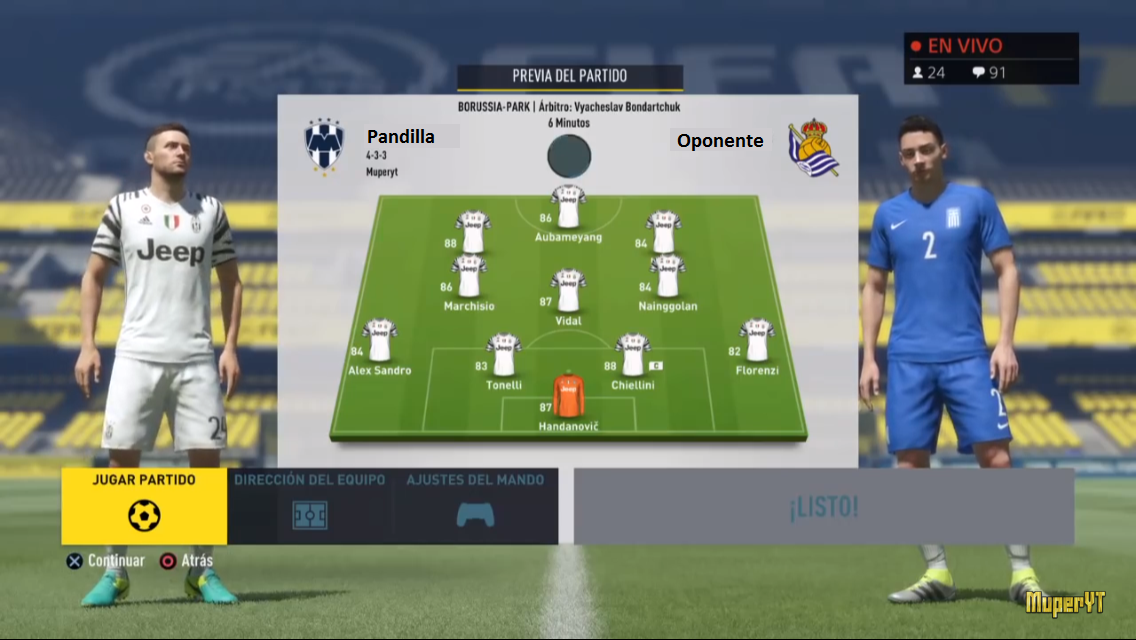Select goalkeeper Handanovič

[569, 396]
